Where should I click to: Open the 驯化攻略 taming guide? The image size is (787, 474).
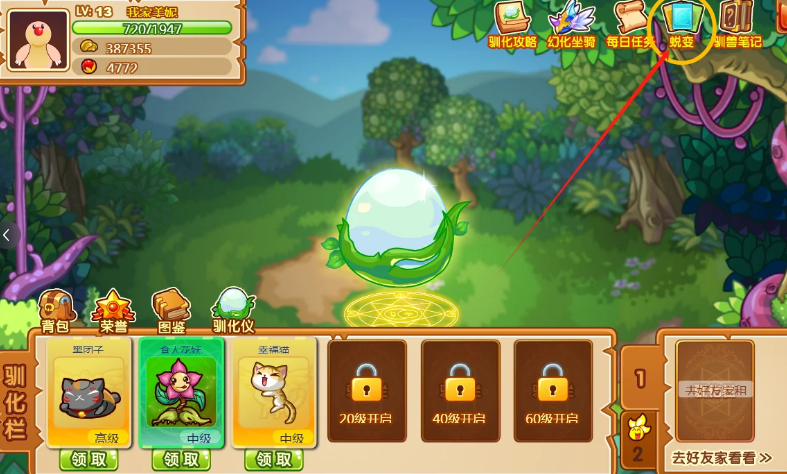pos(512,24)
